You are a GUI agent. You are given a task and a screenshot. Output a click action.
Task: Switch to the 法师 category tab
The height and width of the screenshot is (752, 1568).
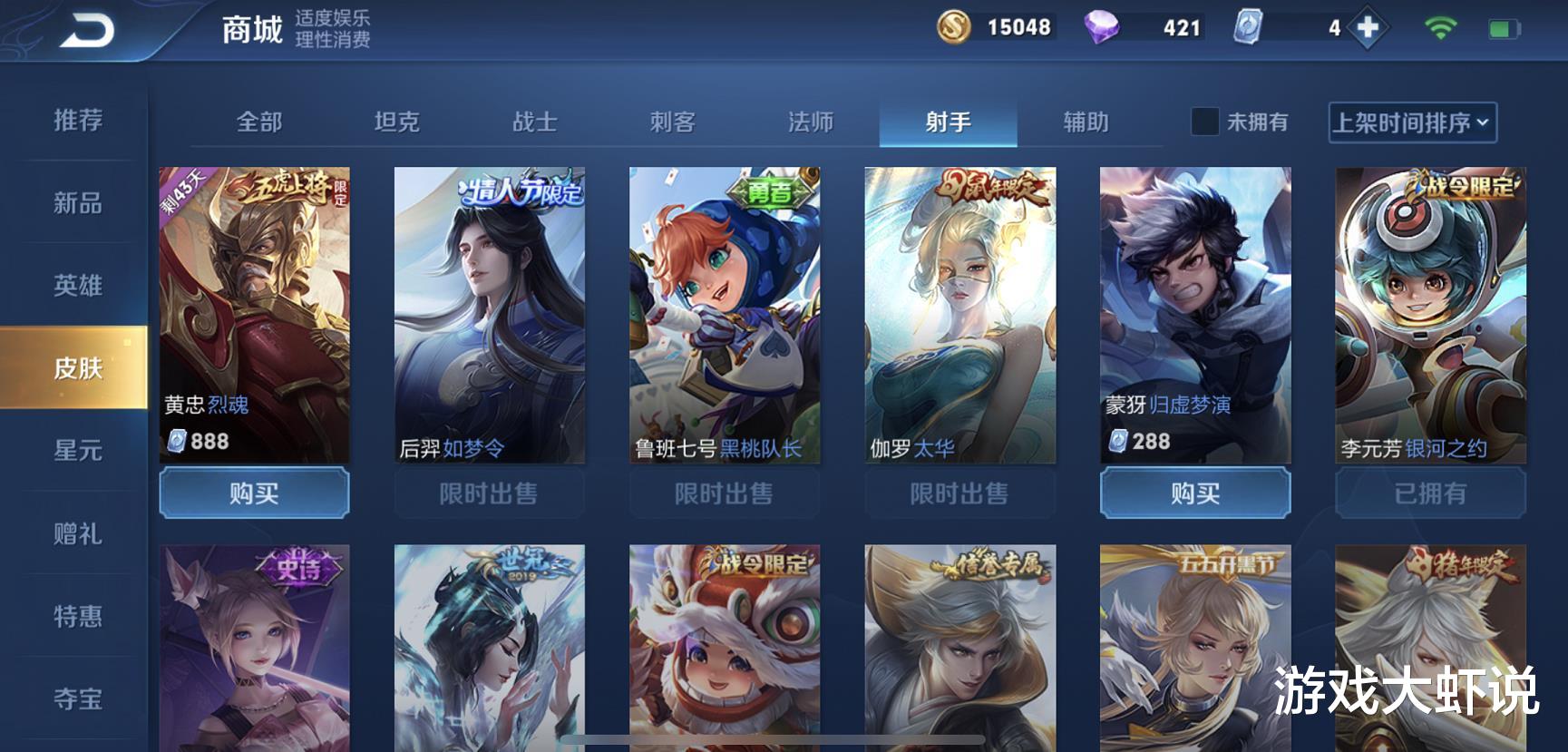click(x=810, y=122)
